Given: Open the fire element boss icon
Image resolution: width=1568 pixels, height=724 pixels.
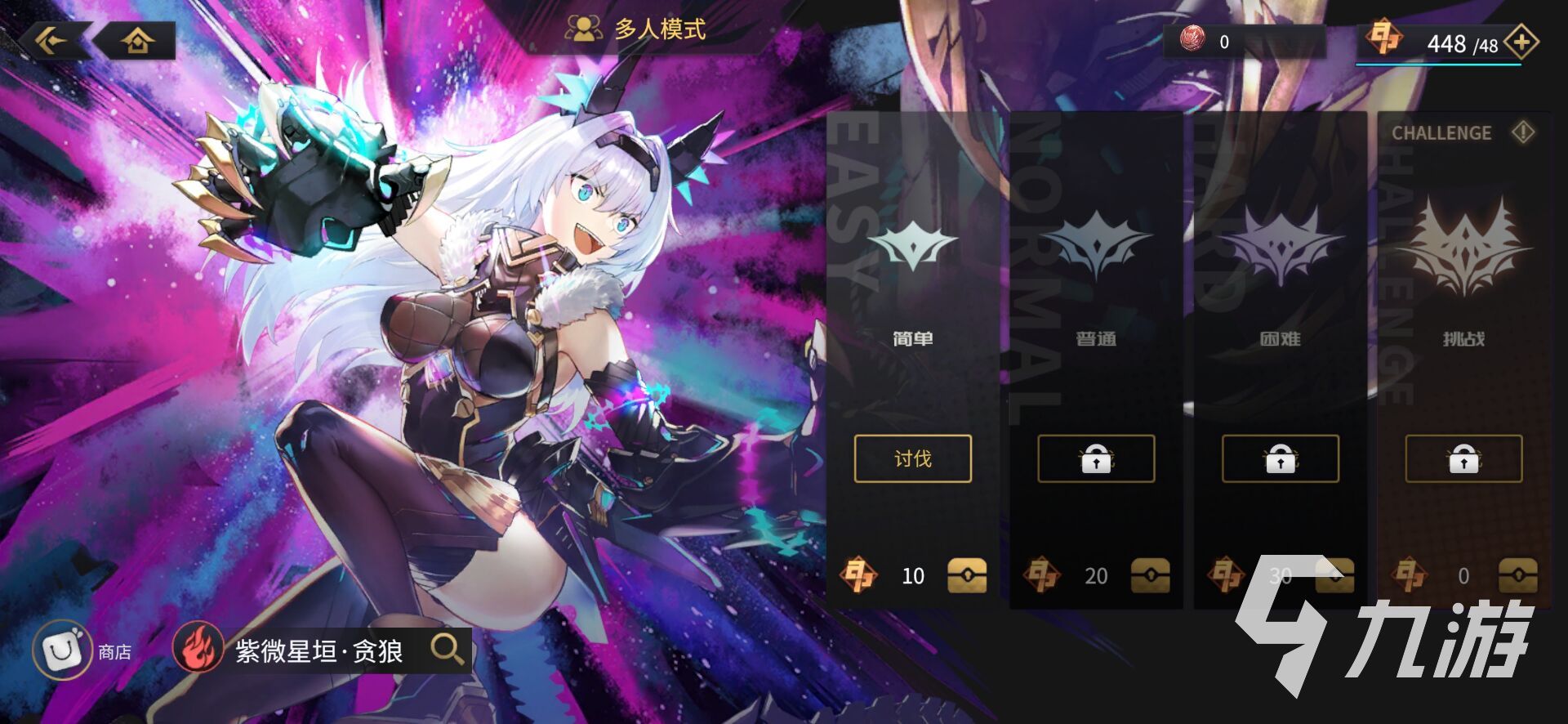Looking at the screenshot, I should 198,650.
